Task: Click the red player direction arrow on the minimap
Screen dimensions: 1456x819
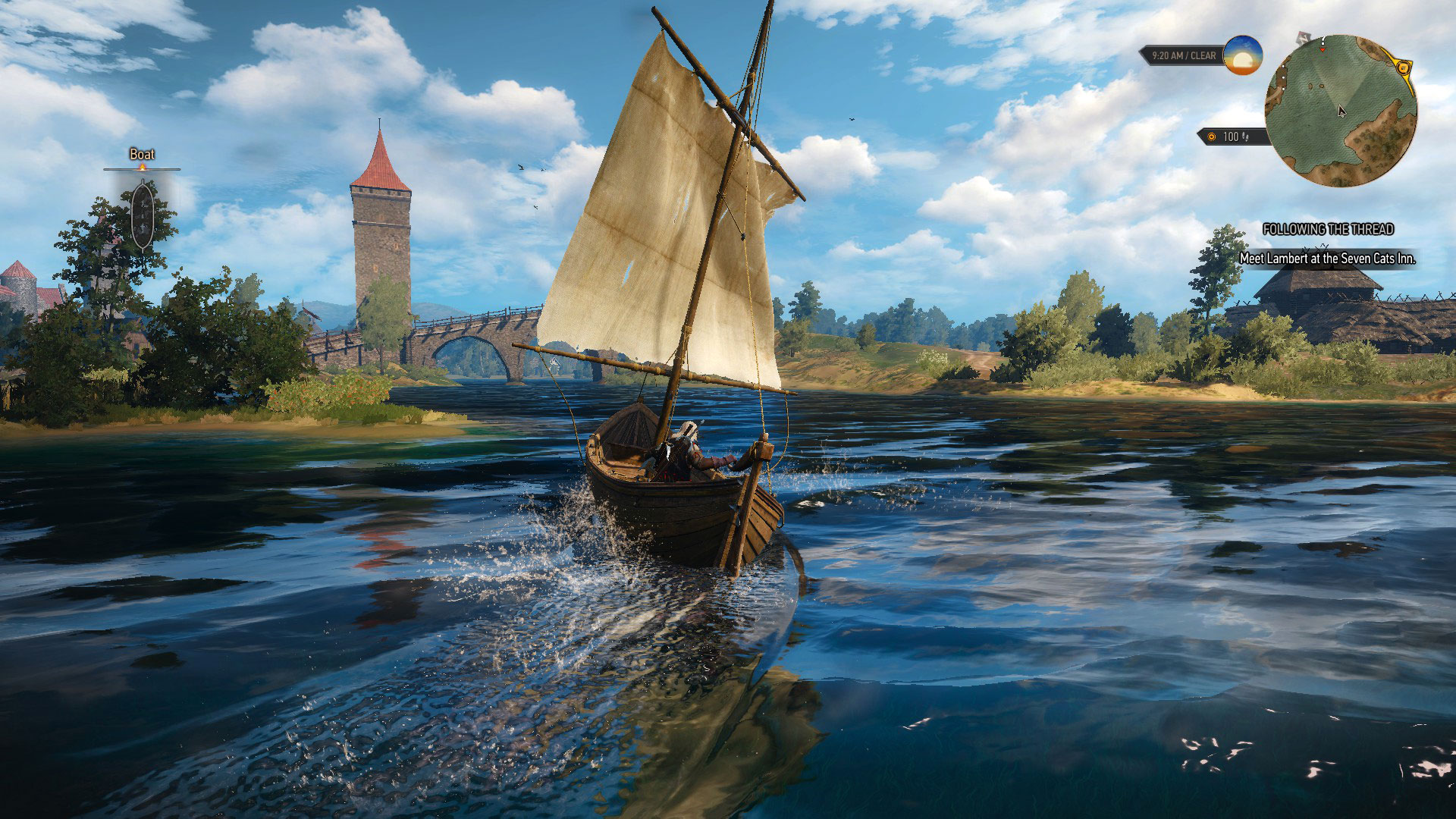Action: 1323,50
